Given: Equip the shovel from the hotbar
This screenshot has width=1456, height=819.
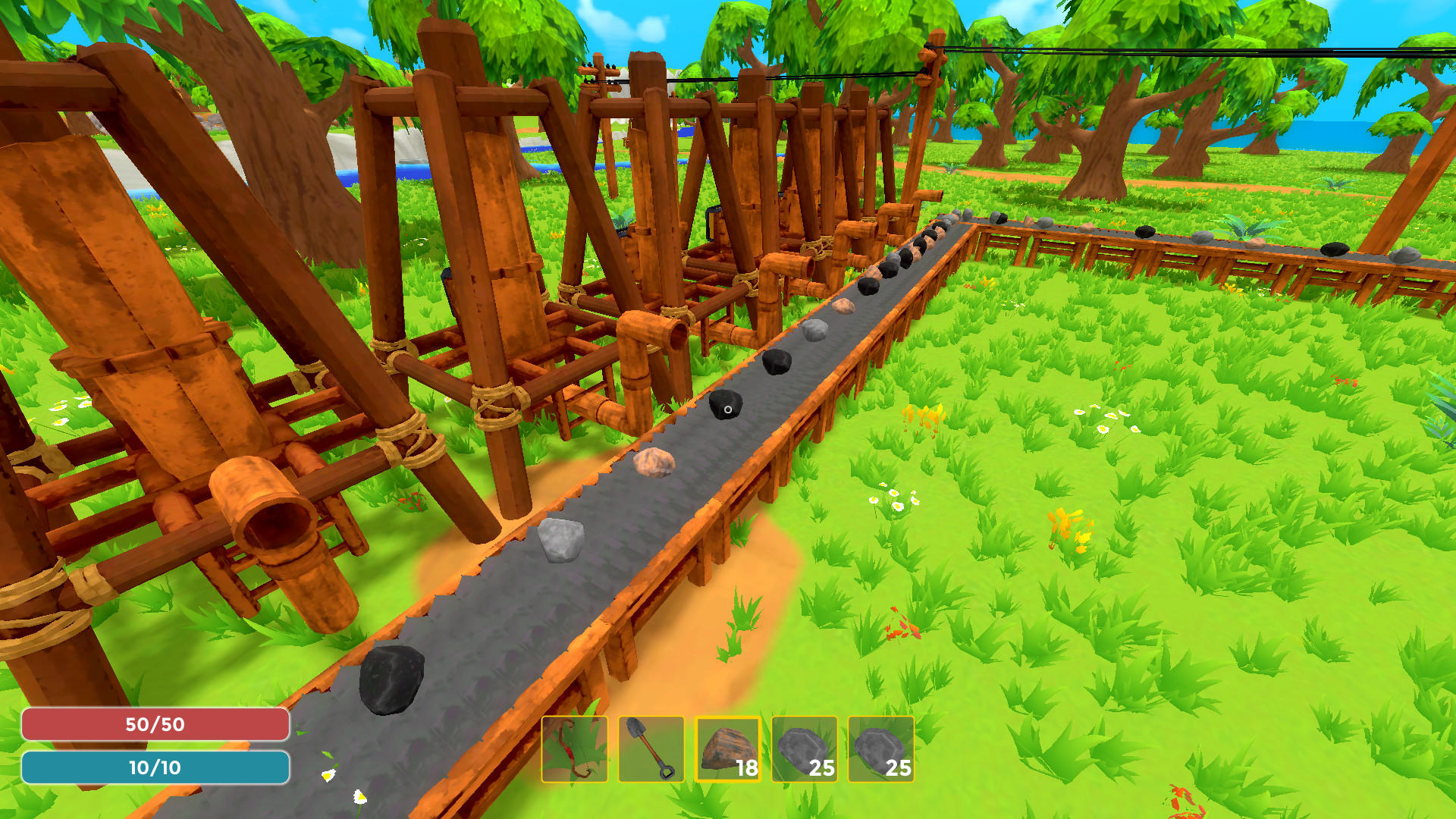Looking at the screenshot, I should tap(653, 749).
